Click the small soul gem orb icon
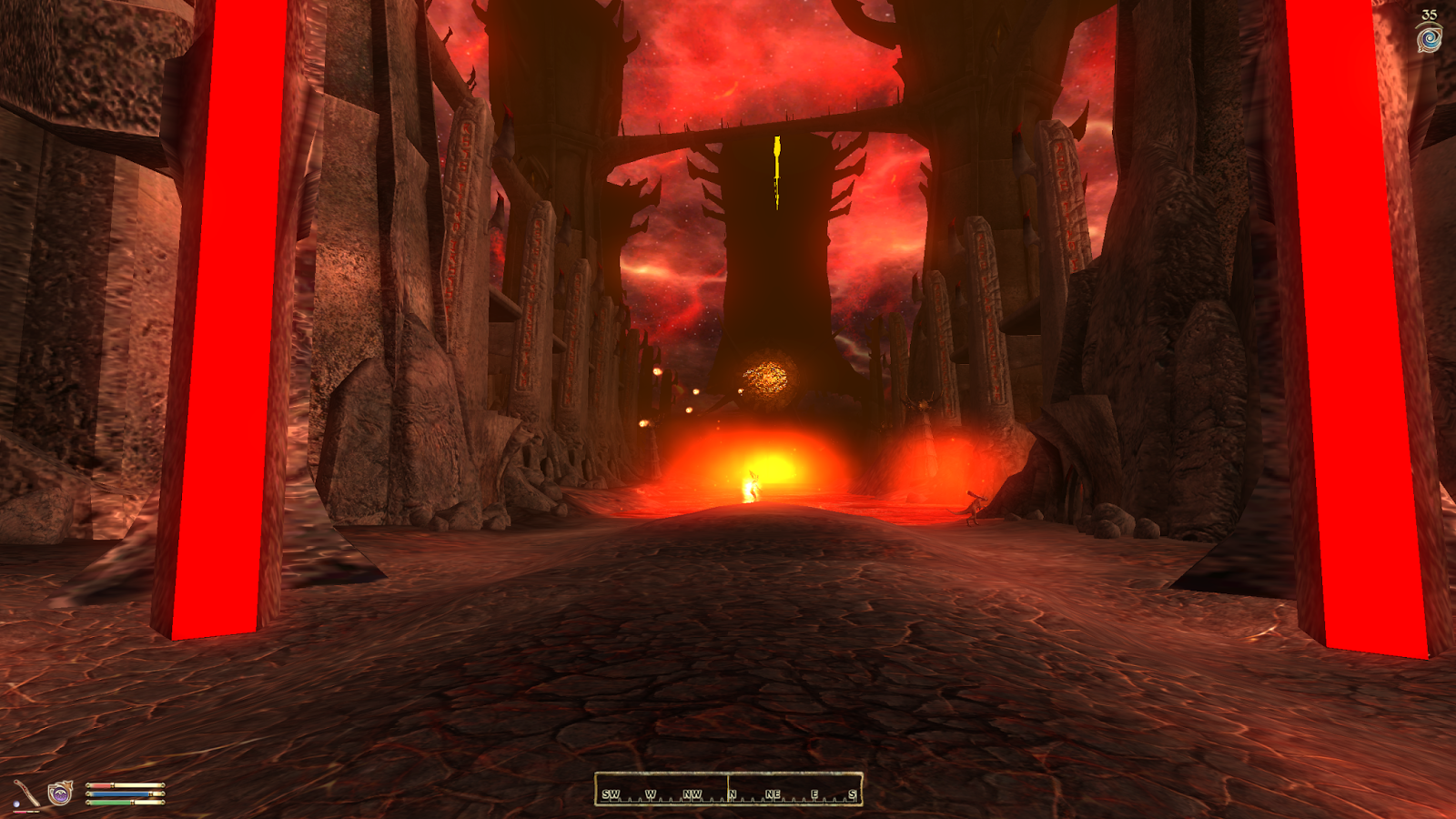 click(x=16, y=804)
